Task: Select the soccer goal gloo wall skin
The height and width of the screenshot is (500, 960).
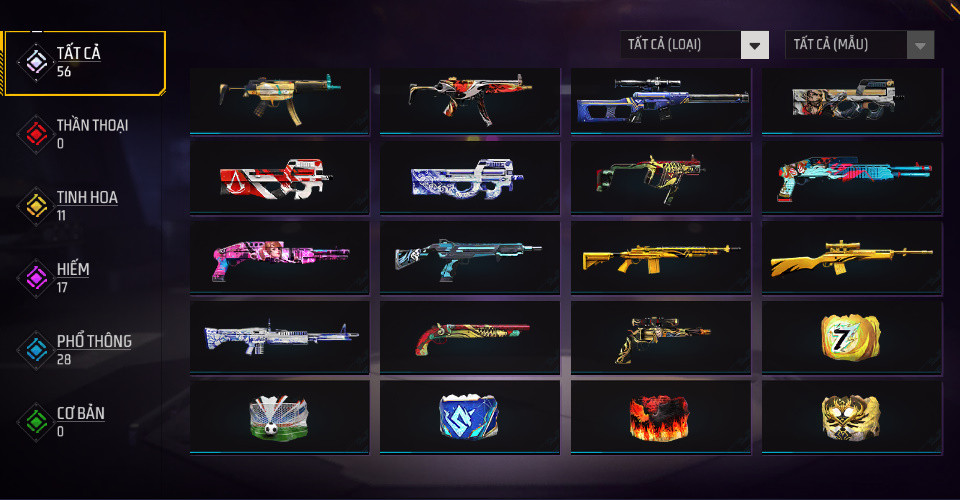Action: (276, 417)
